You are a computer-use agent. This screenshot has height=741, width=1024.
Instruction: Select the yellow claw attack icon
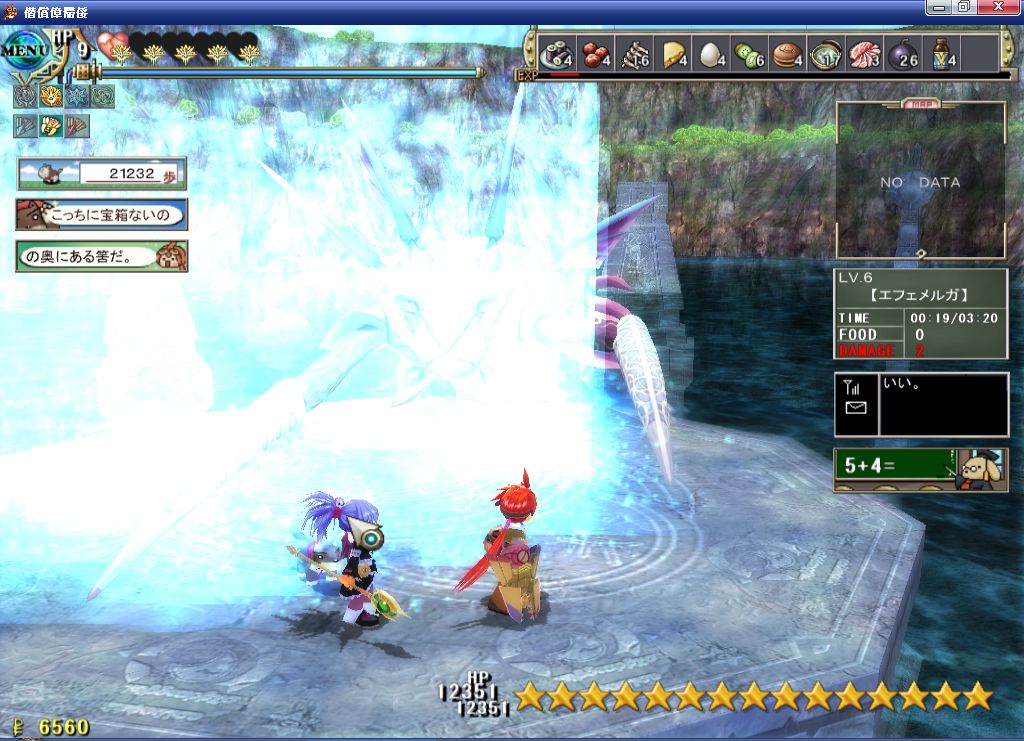click(51, 126)
